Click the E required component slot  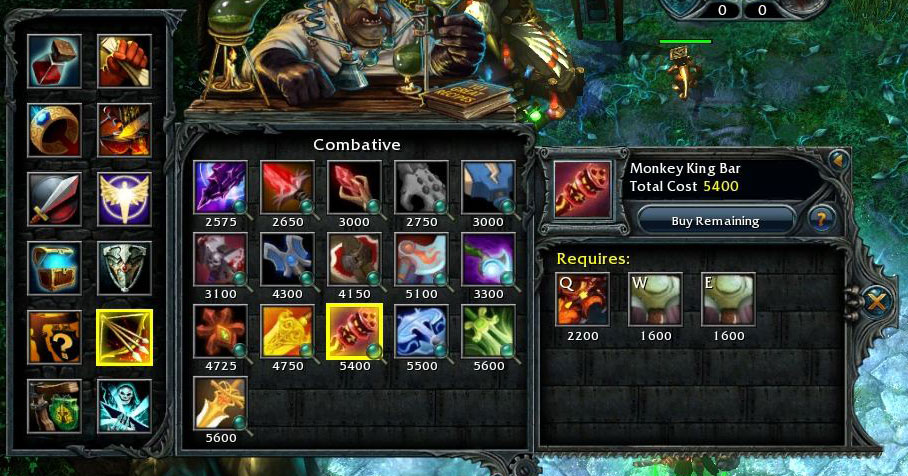pyautogui.click(x=727, y=300)
